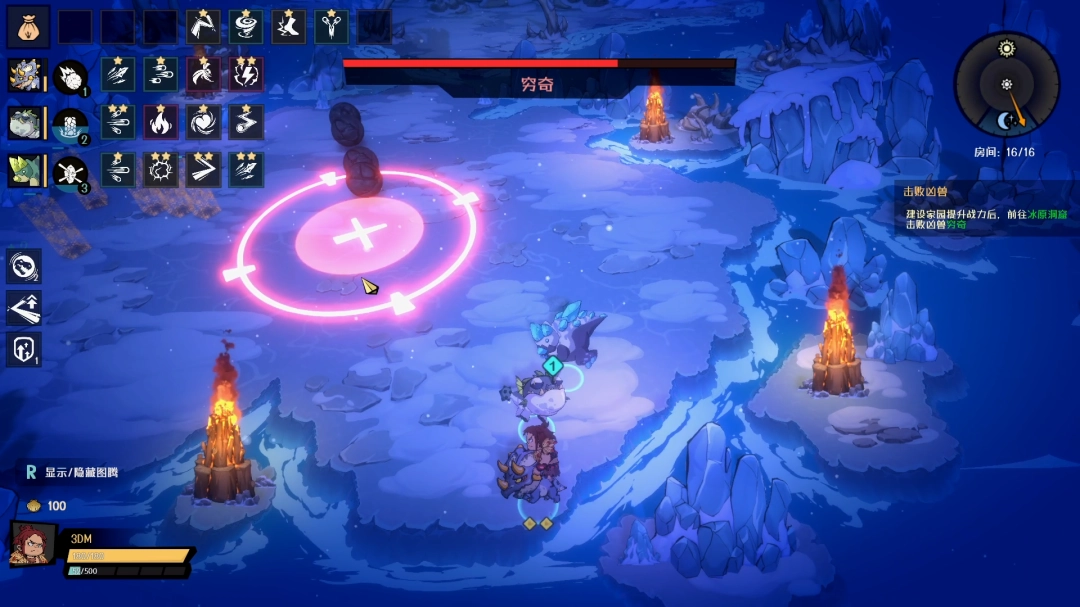Choose the grey bear beast portrait
1080x607 pixels.
(x=24, y=123)
